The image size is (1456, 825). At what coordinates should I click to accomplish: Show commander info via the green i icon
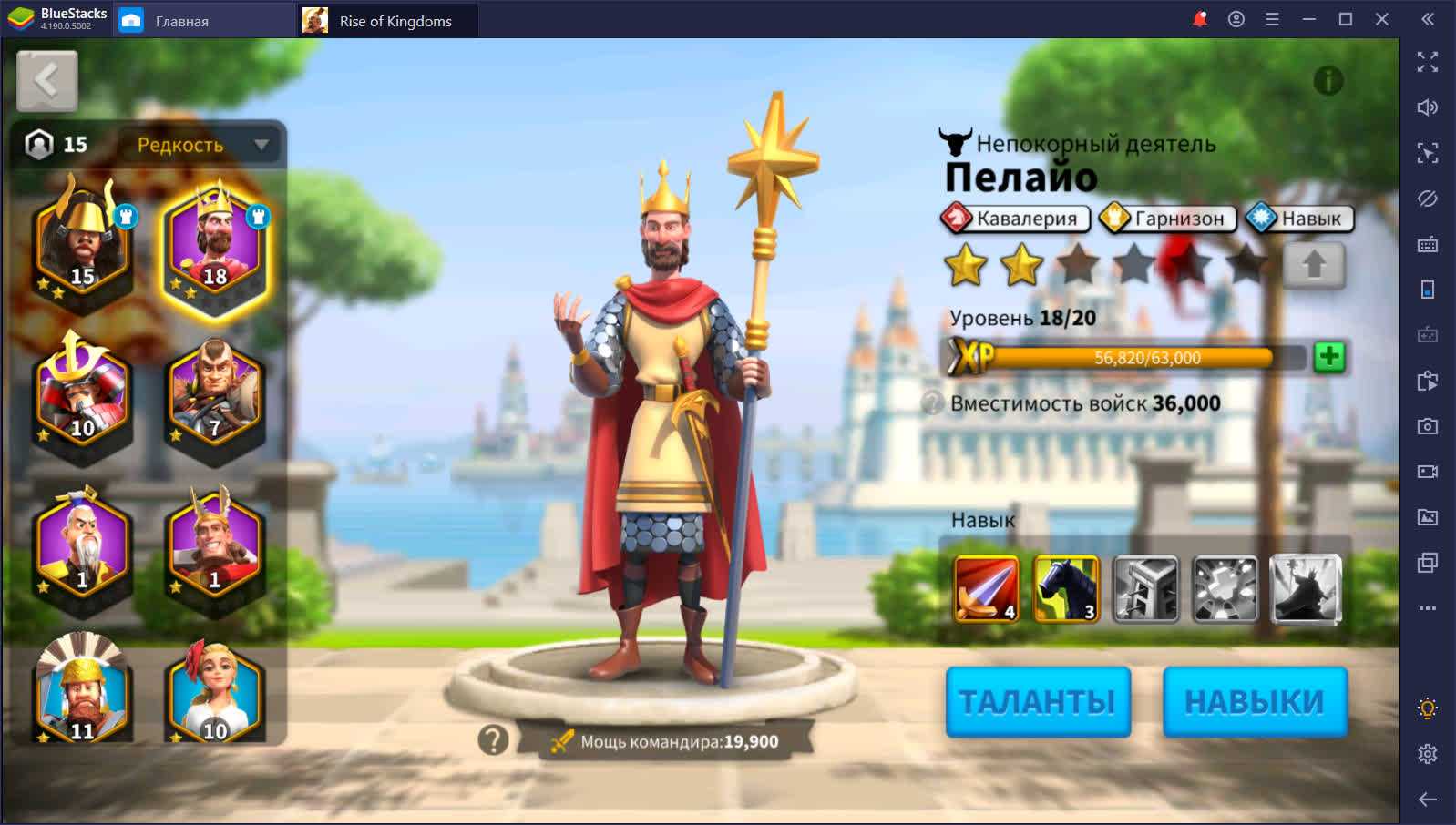pyautogui.click(x=1328, y=81)
